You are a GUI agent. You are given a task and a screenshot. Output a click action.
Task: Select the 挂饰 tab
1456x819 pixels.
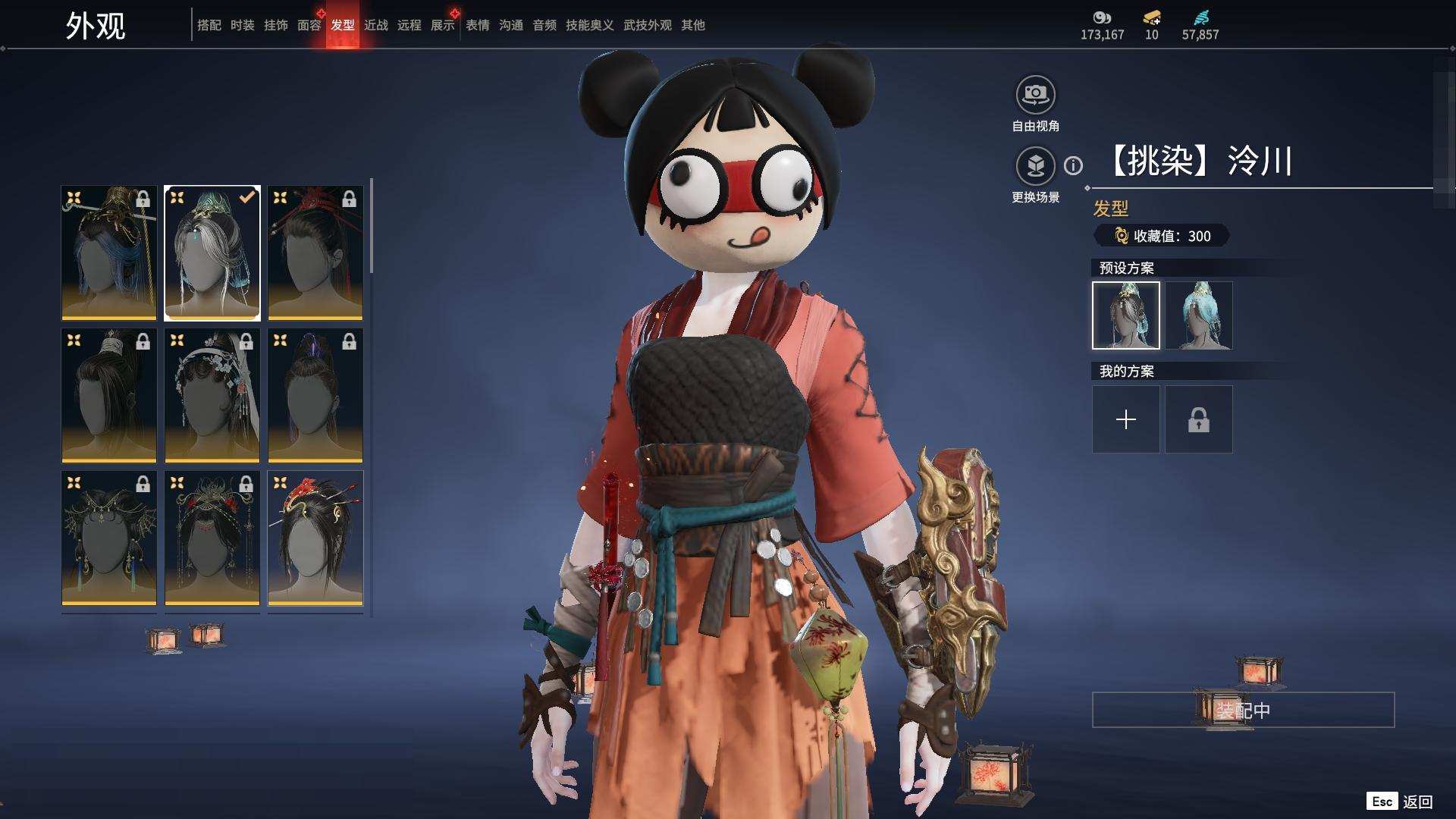275,25
